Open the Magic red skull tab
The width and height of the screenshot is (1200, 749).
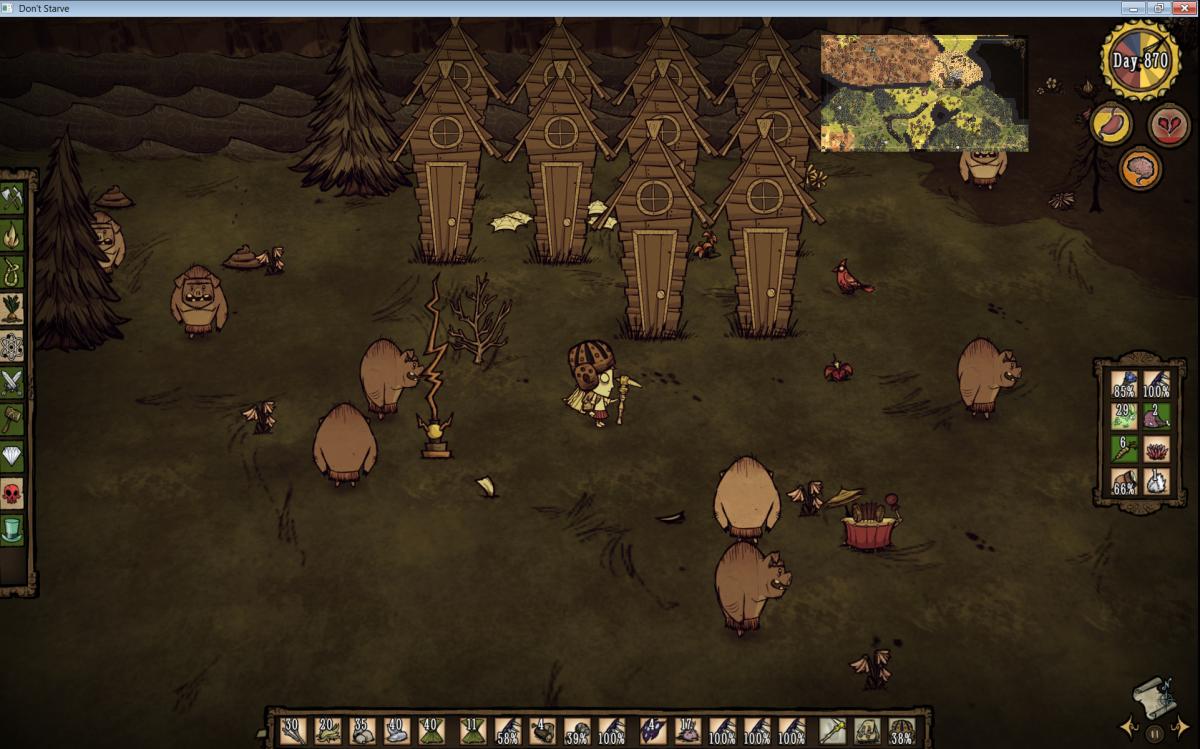coord(12,492)
